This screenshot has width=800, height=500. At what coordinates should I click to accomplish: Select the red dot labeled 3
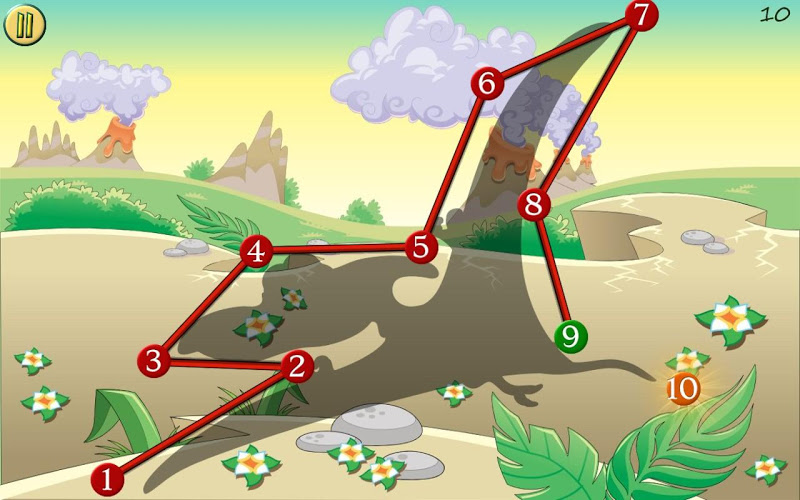click(x=153, y=360)
